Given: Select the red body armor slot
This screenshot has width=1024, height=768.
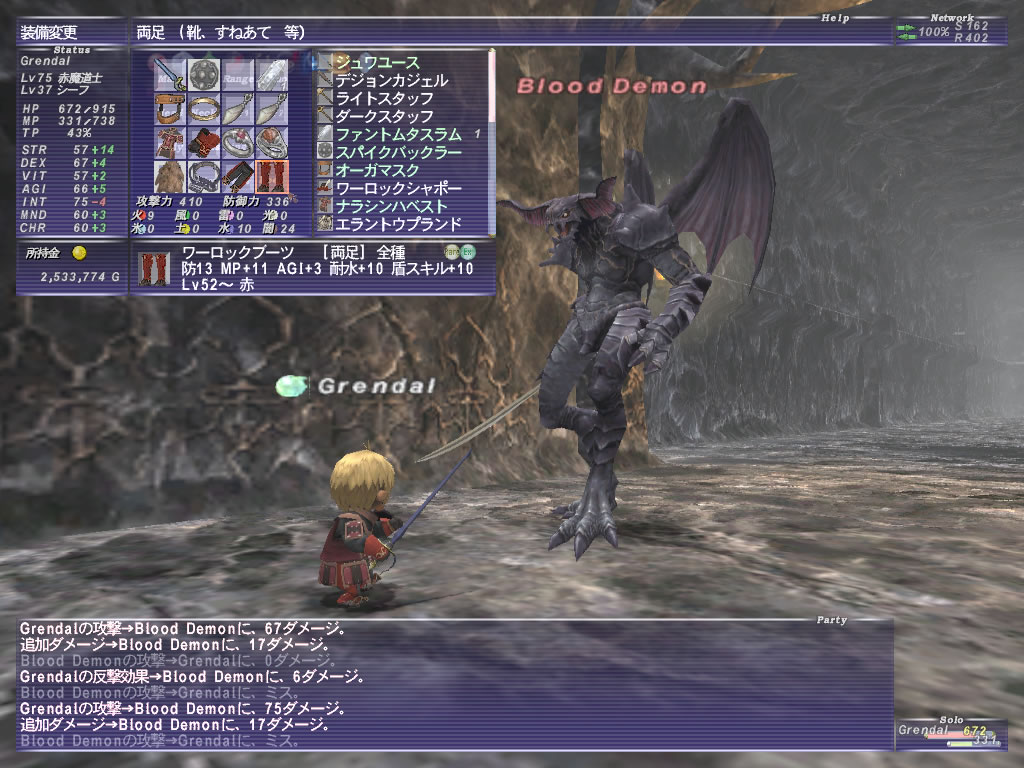Looking at the screenshot, I should coord(169,142).
